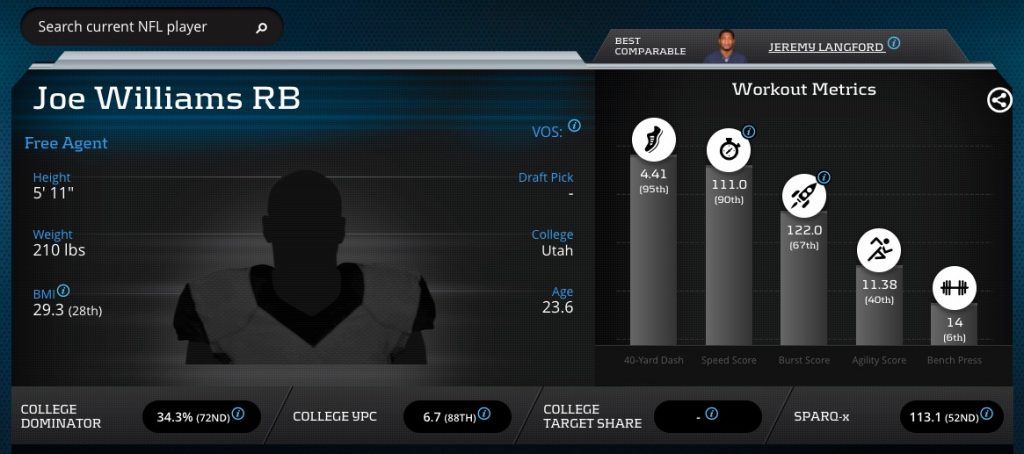Open College Target Share info icon

(713, 413)
